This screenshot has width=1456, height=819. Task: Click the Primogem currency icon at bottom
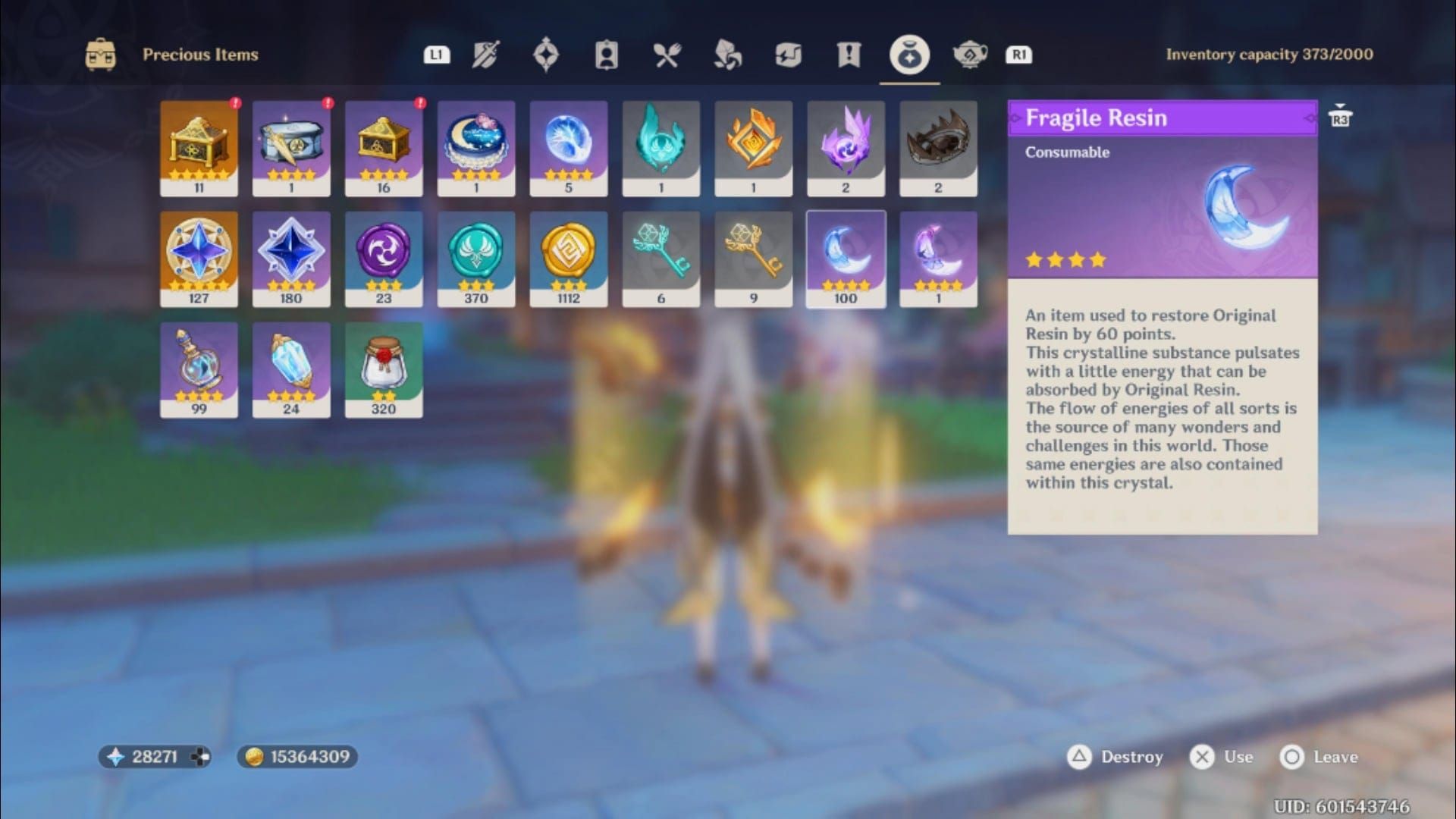click(x=114, y=756)
